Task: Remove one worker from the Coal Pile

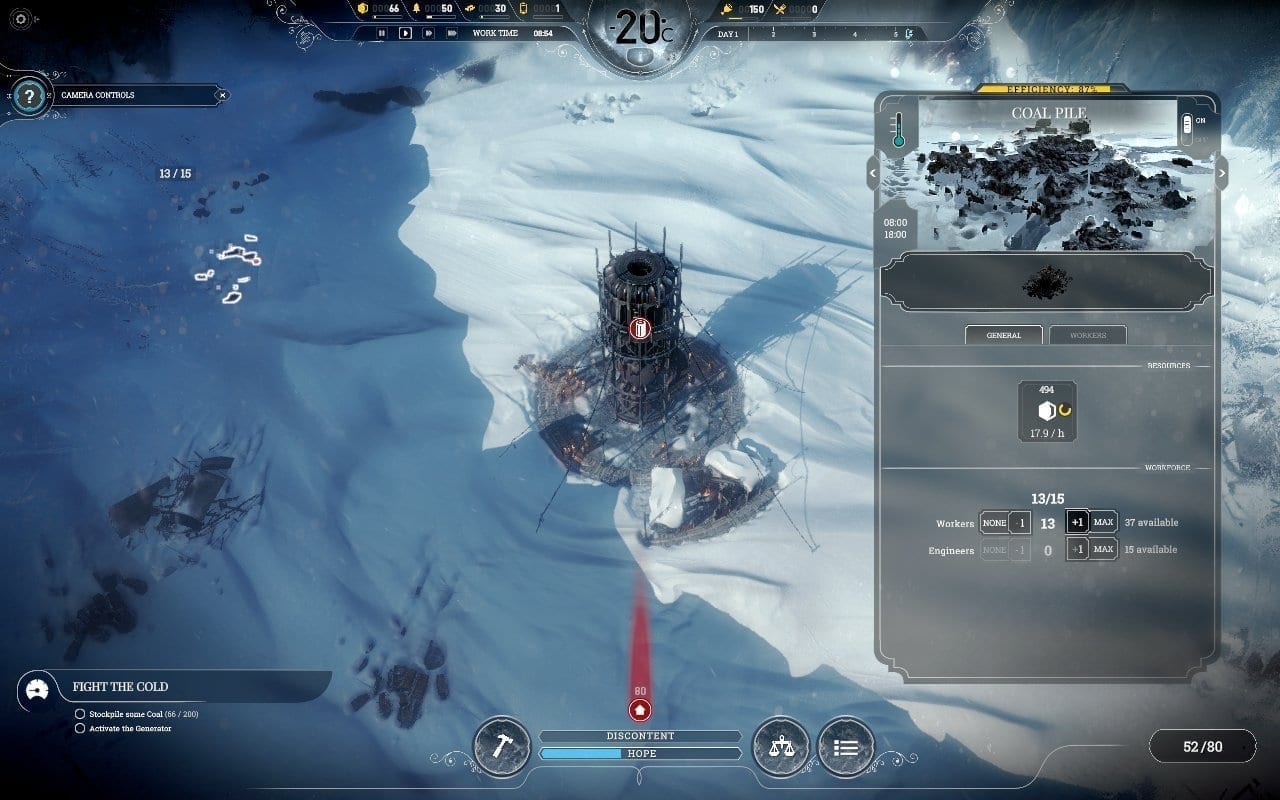Action: click(x=1019, y=523)
